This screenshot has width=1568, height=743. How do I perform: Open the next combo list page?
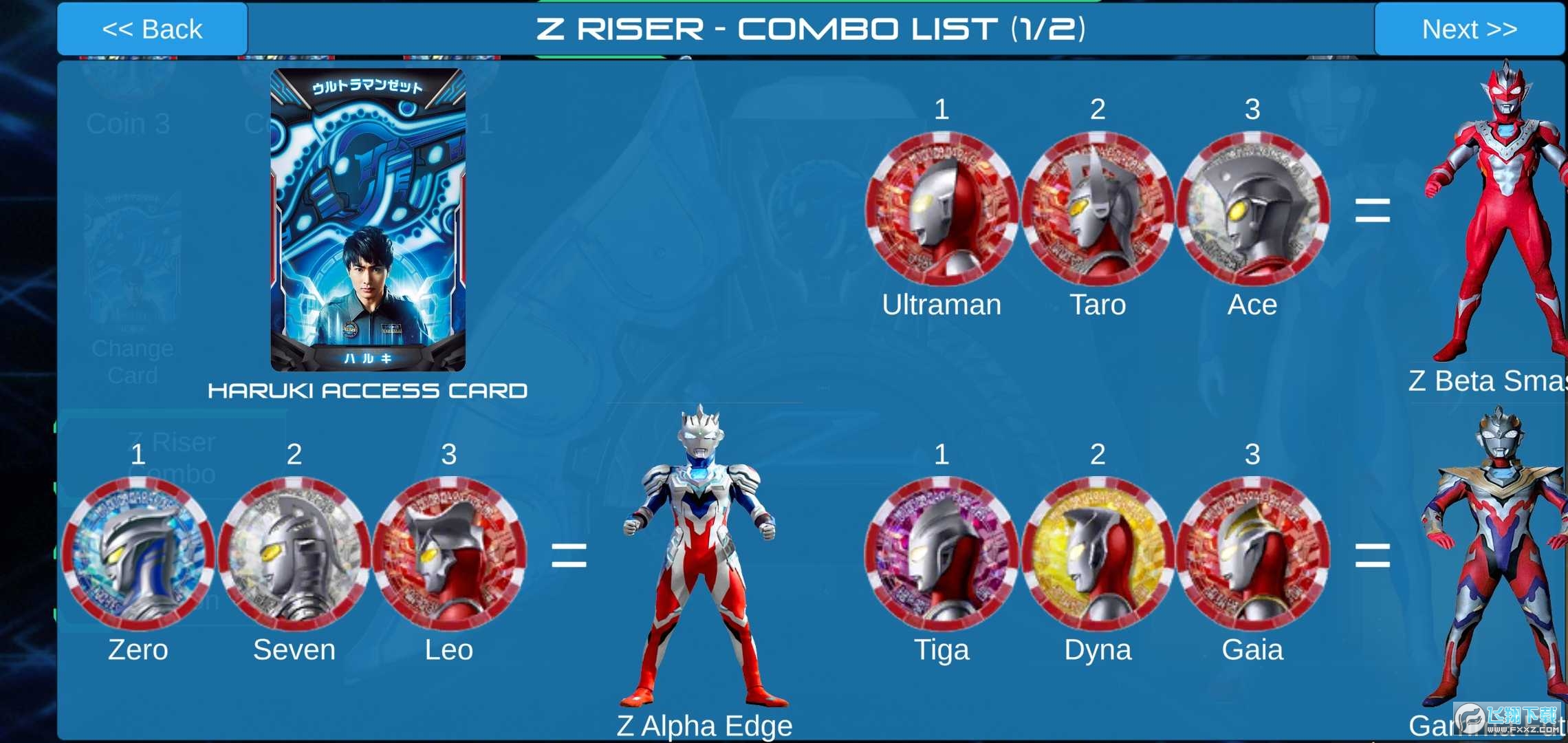coord(1469,29)
